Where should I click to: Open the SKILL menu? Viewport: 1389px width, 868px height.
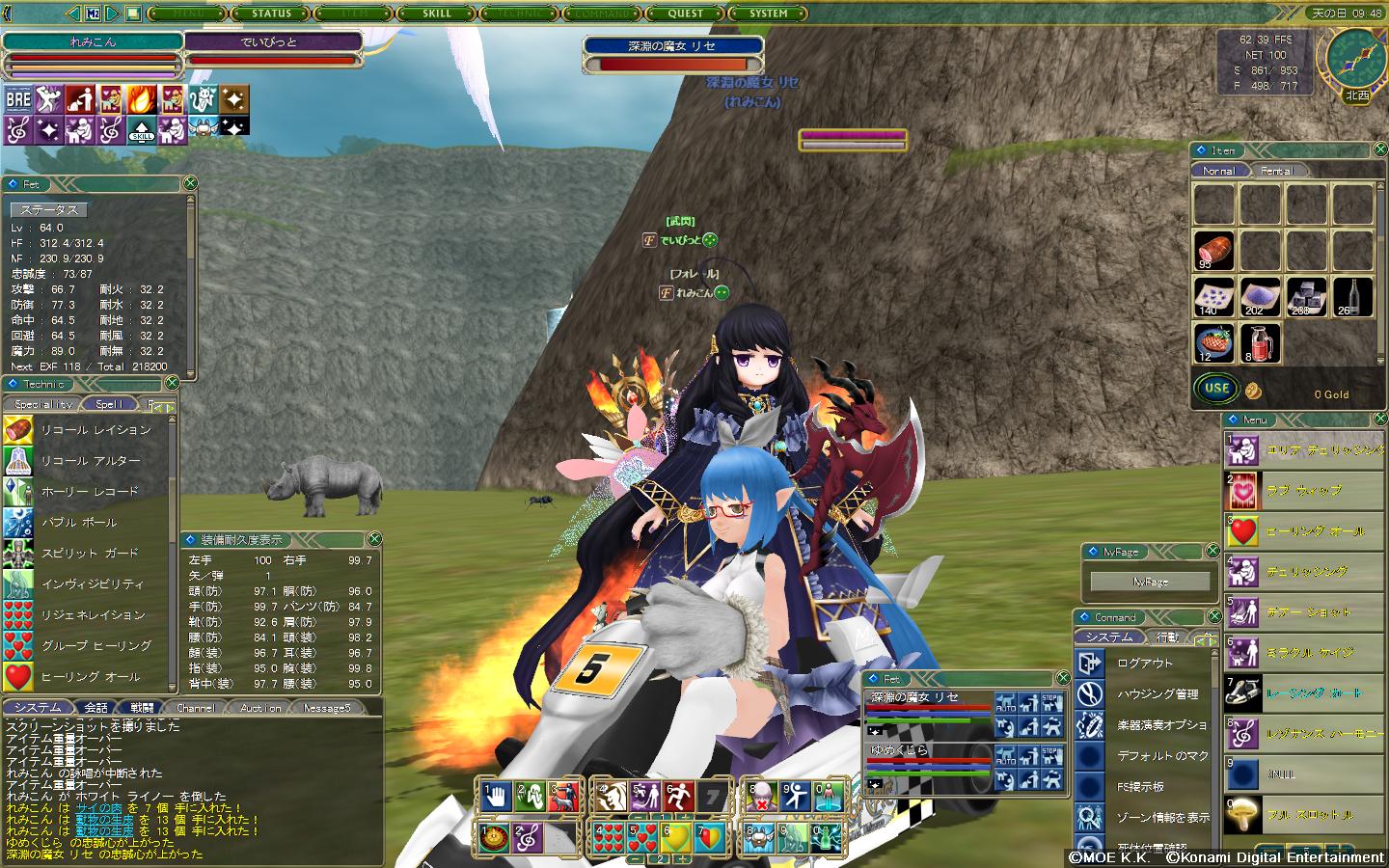point(436,14)
